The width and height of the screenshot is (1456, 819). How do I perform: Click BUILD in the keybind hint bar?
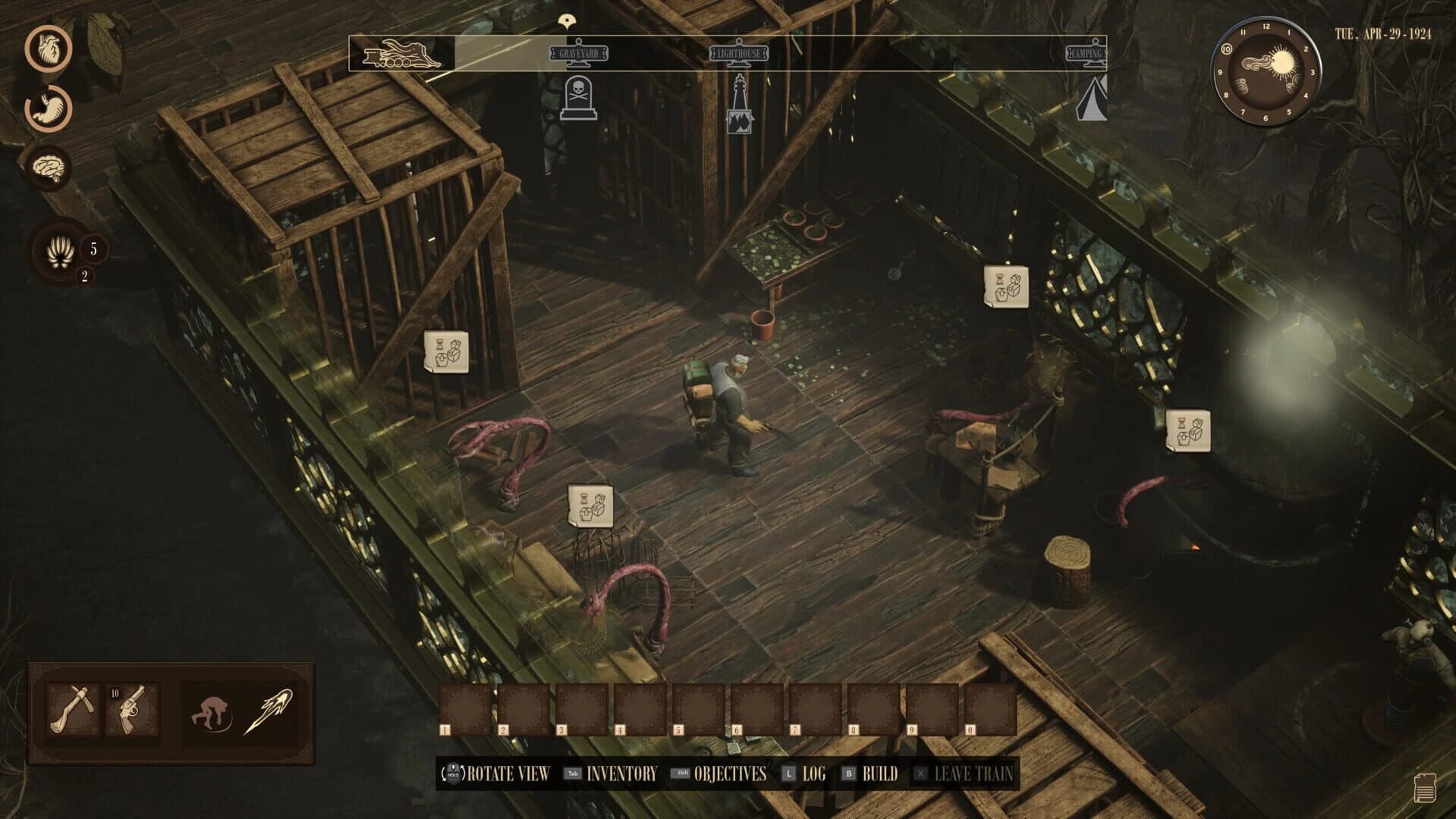(x=879, y=775)
